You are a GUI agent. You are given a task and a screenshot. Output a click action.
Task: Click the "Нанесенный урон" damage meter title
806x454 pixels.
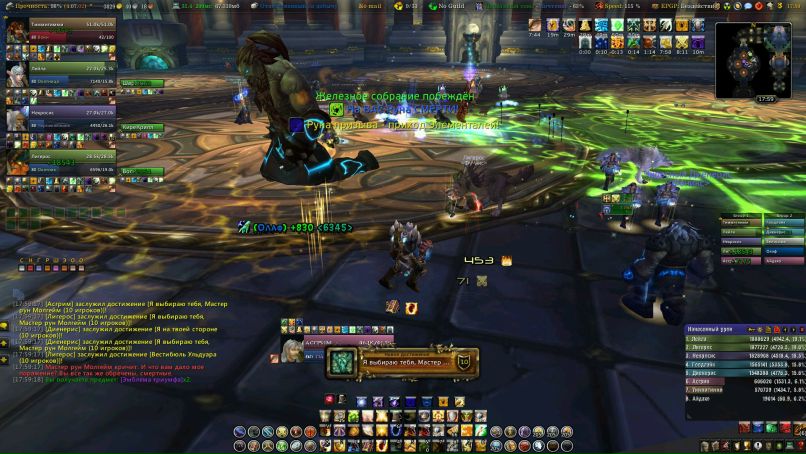(712, 328)
